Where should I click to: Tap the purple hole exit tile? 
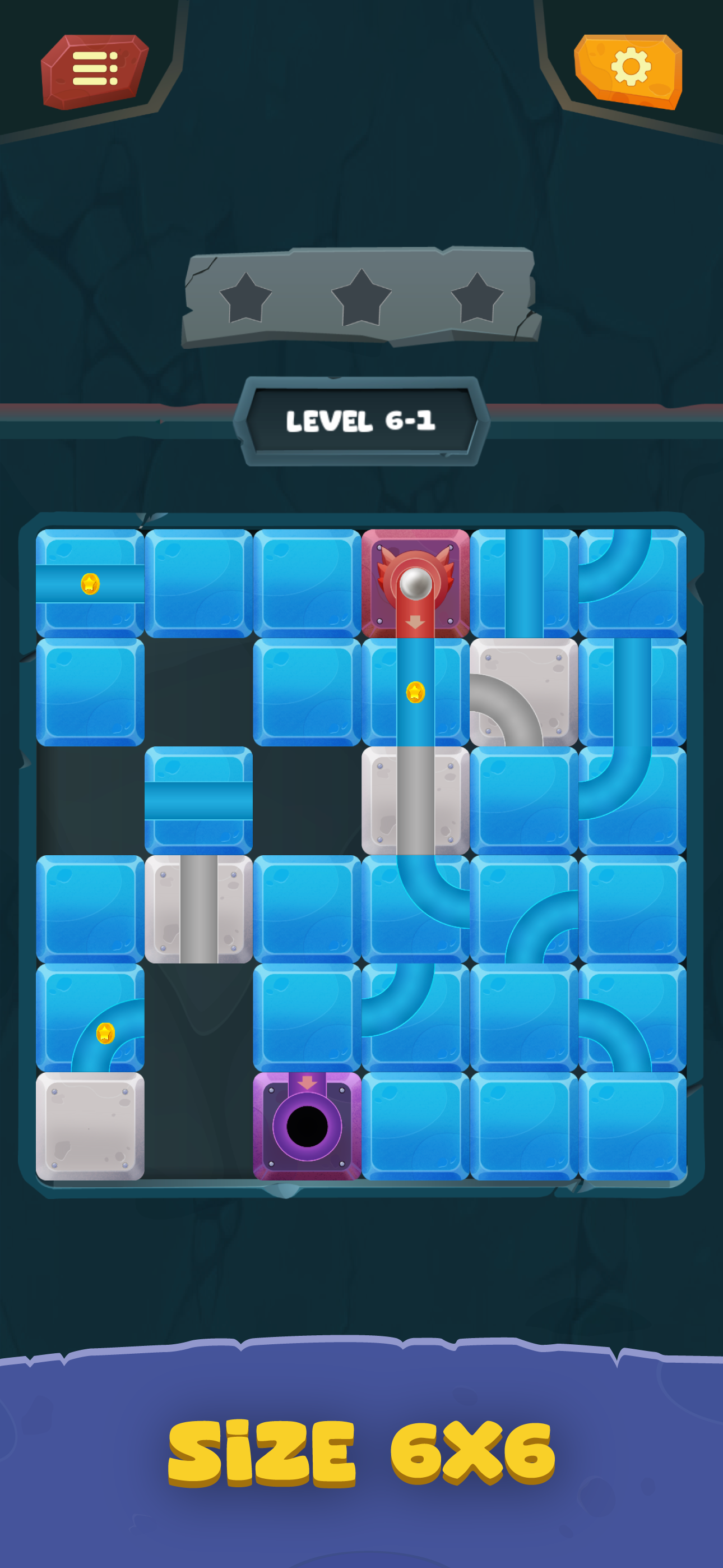coord(307,1126)
